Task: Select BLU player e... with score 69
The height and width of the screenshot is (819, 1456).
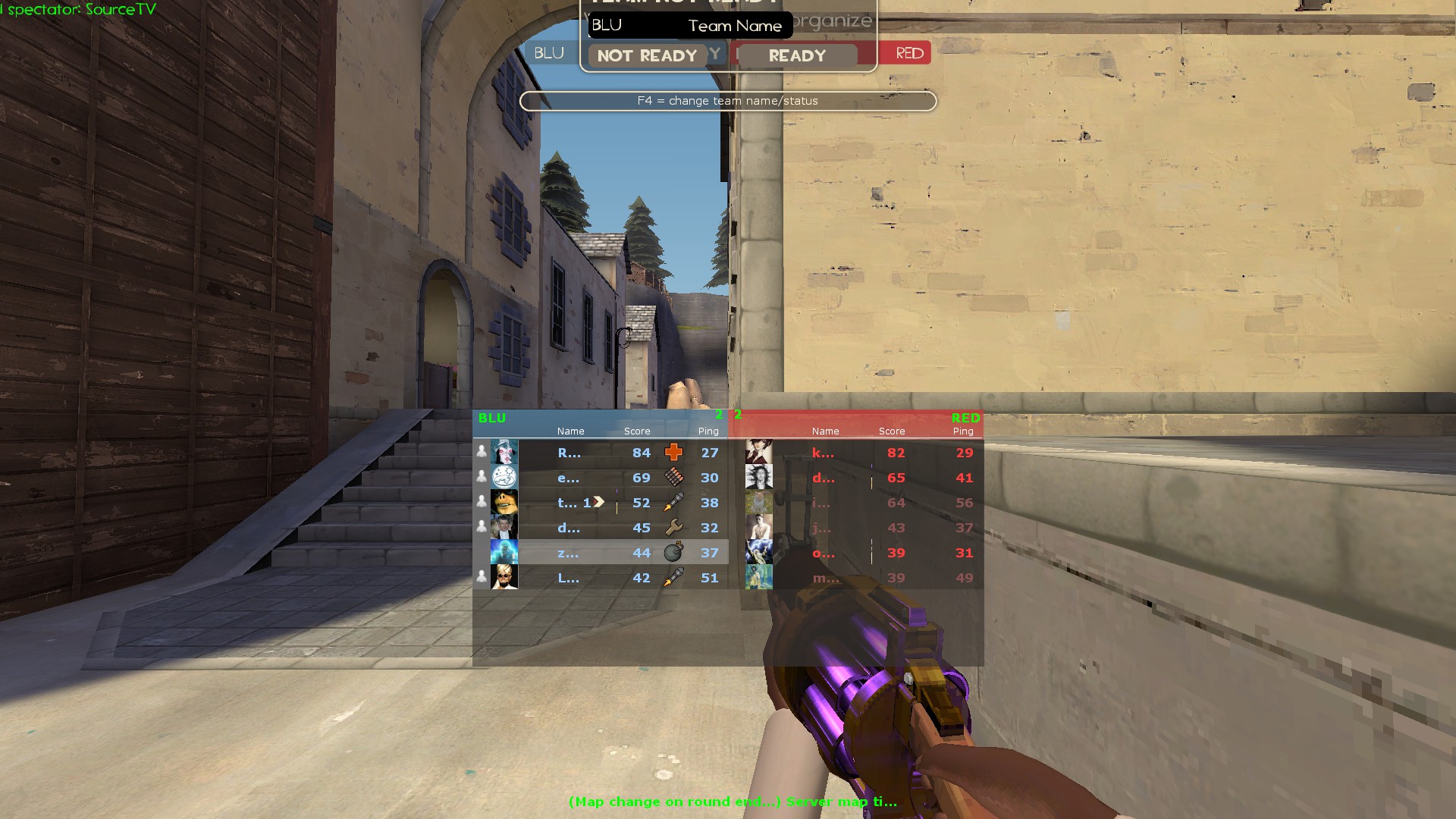Action: (x=599, y=478)
